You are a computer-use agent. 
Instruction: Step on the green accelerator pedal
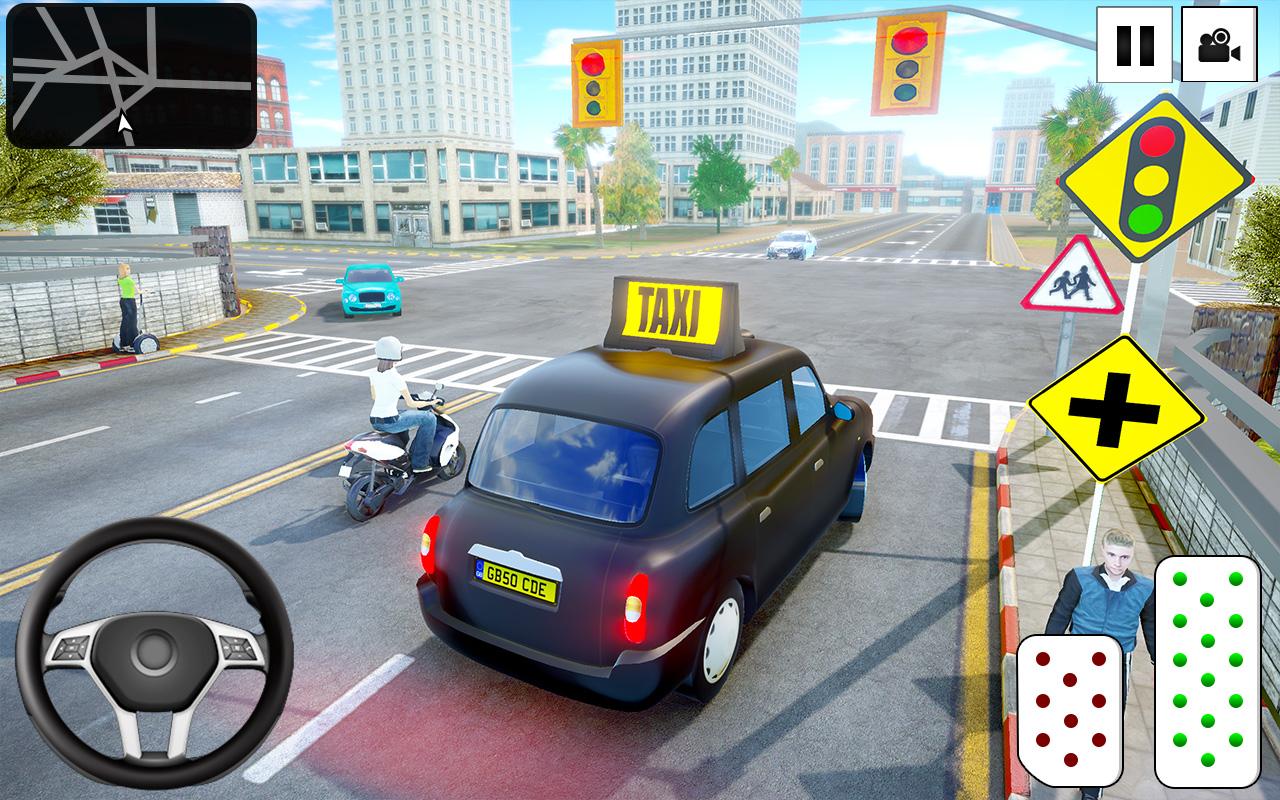pyautogui.click(x=1206, y=670)
